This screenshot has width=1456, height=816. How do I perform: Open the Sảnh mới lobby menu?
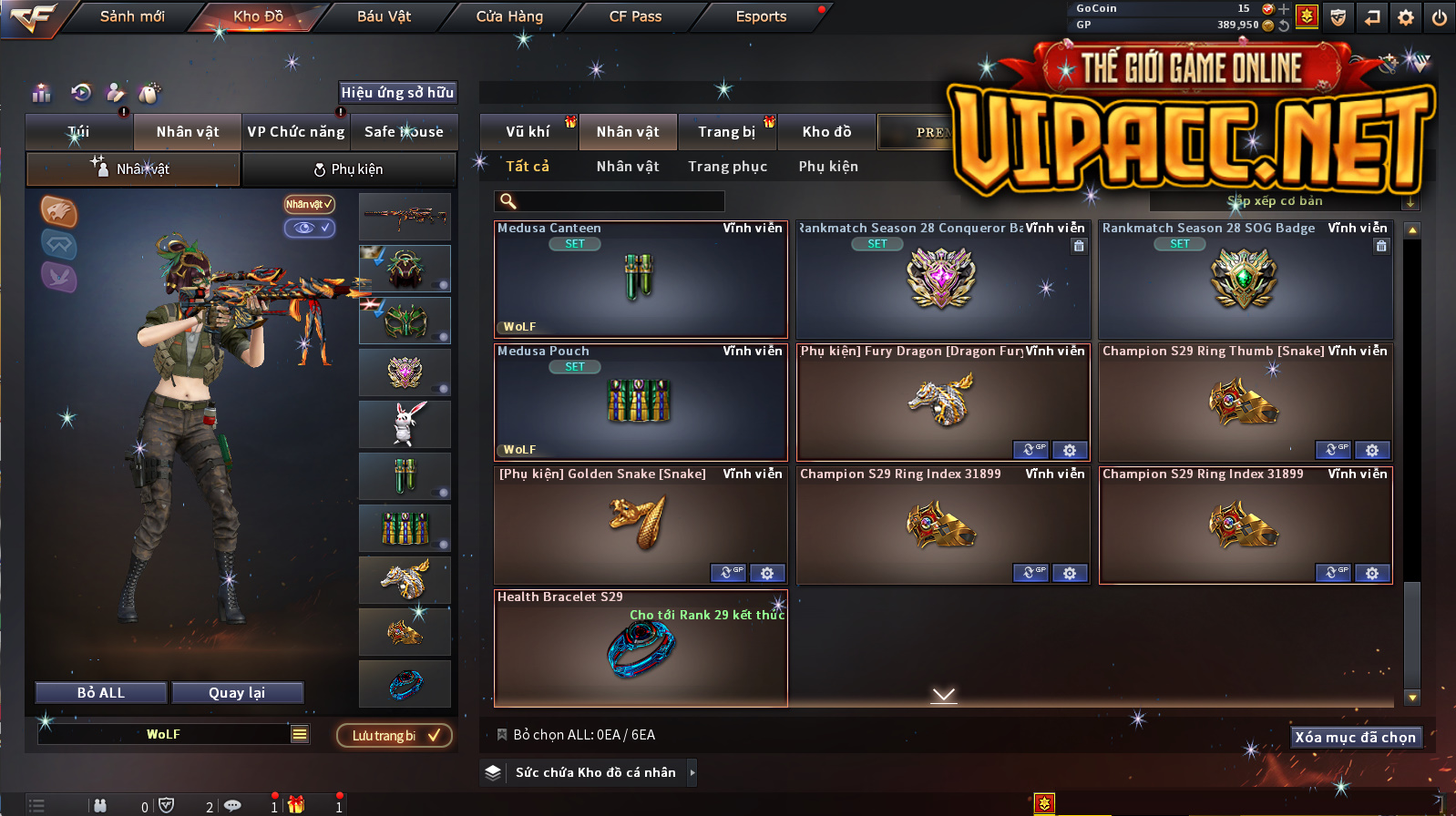point(132,16)
